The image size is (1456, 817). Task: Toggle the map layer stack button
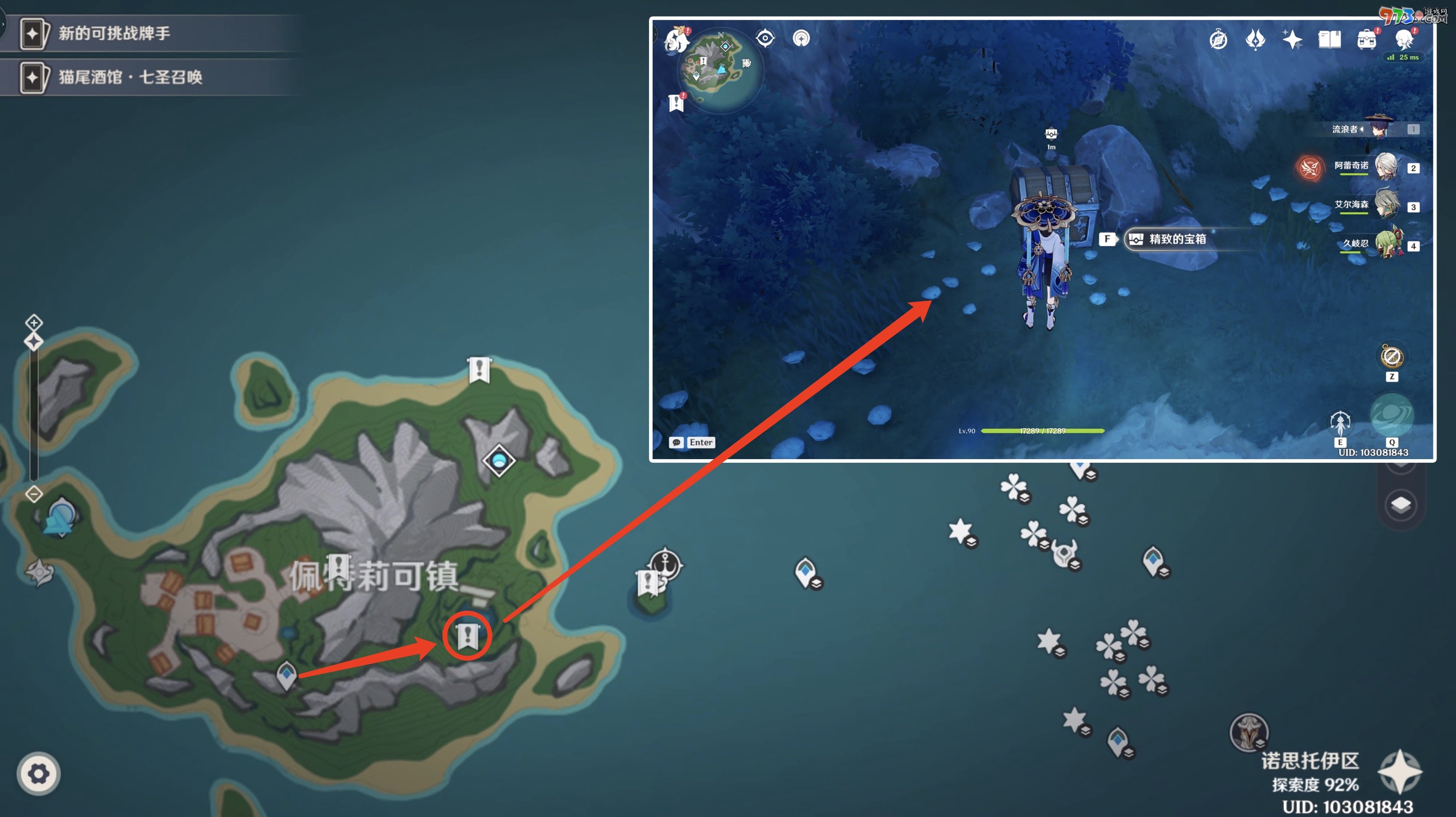[x=1400, y=505]
